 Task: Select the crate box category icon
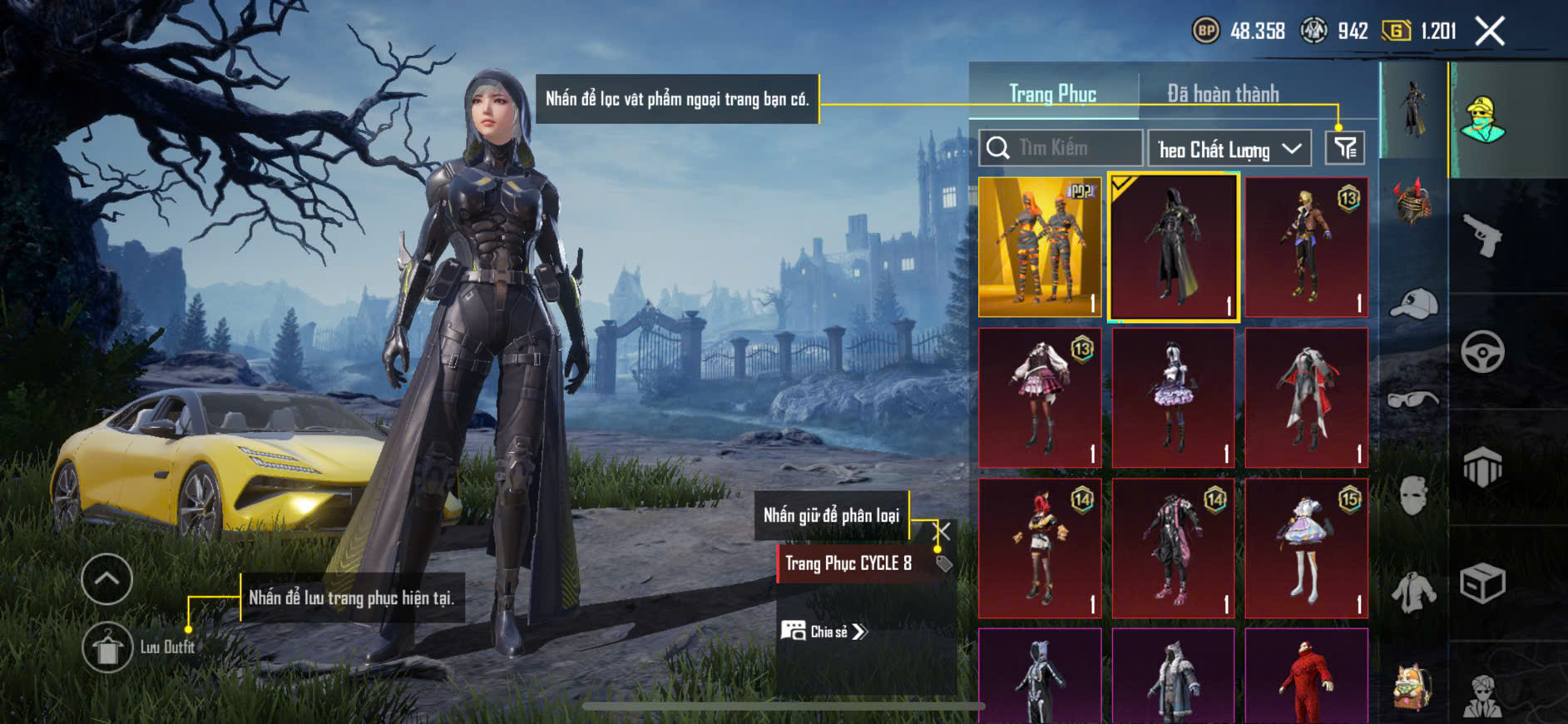pos(1482,583)
